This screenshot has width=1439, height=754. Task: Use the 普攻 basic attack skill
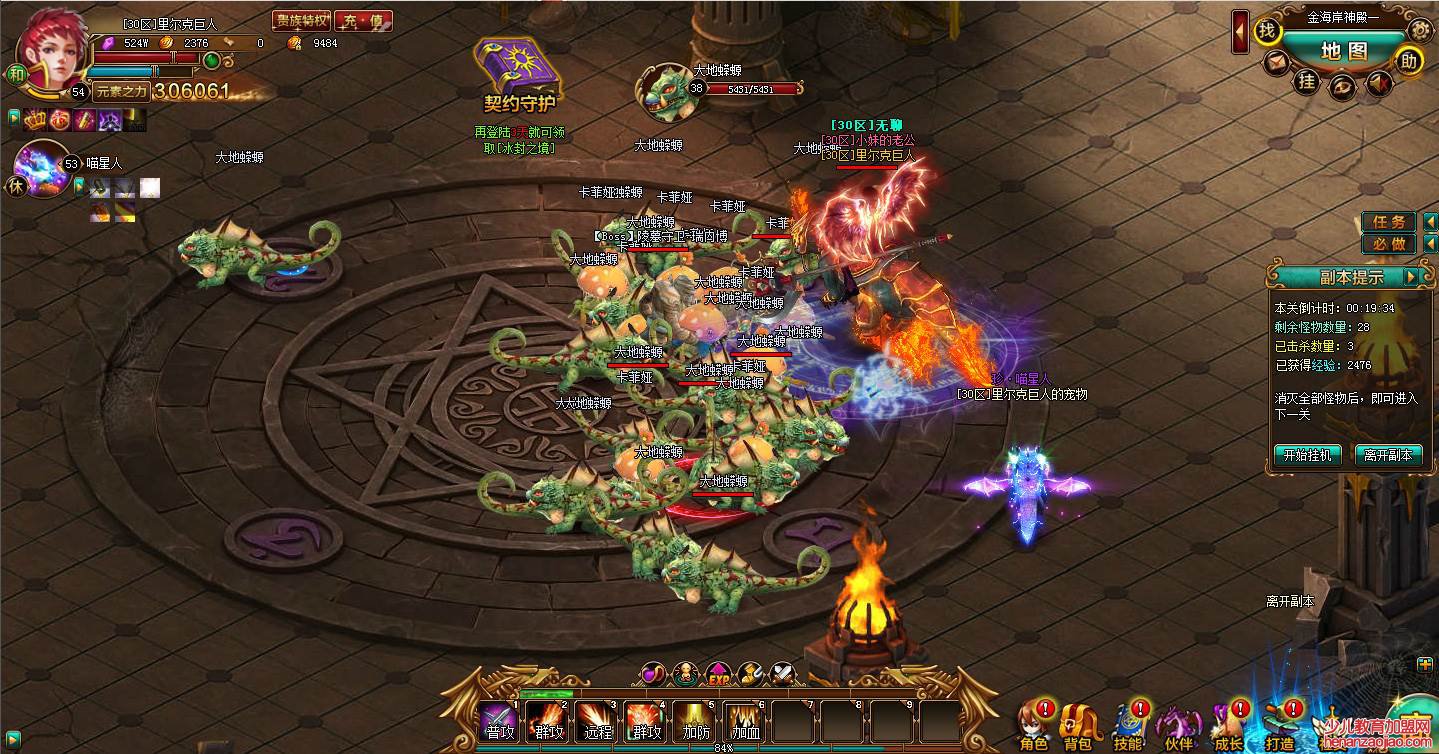click(x=498, y=722)
